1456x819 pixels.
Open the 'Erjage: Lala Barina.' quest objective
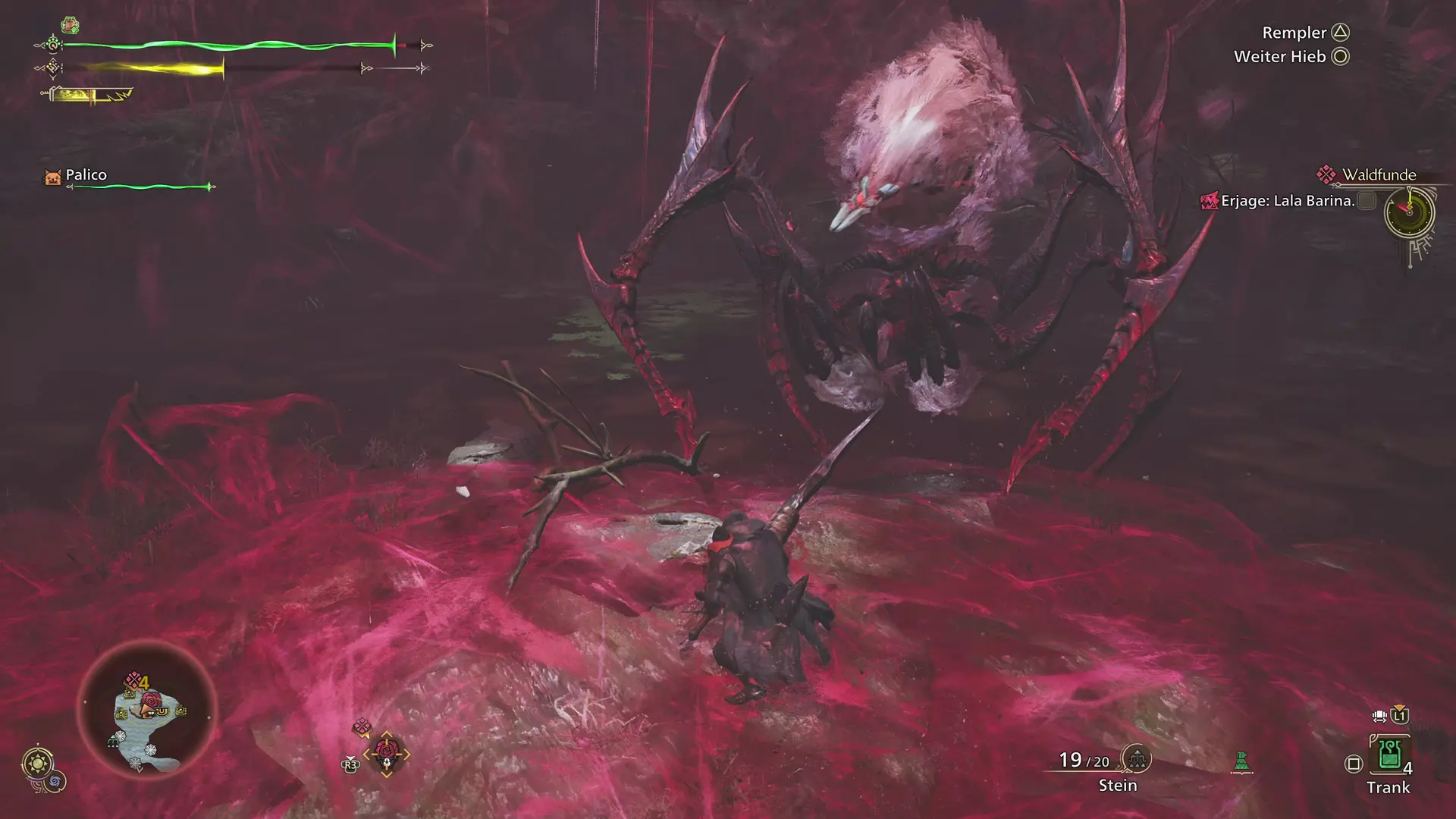1287,201
